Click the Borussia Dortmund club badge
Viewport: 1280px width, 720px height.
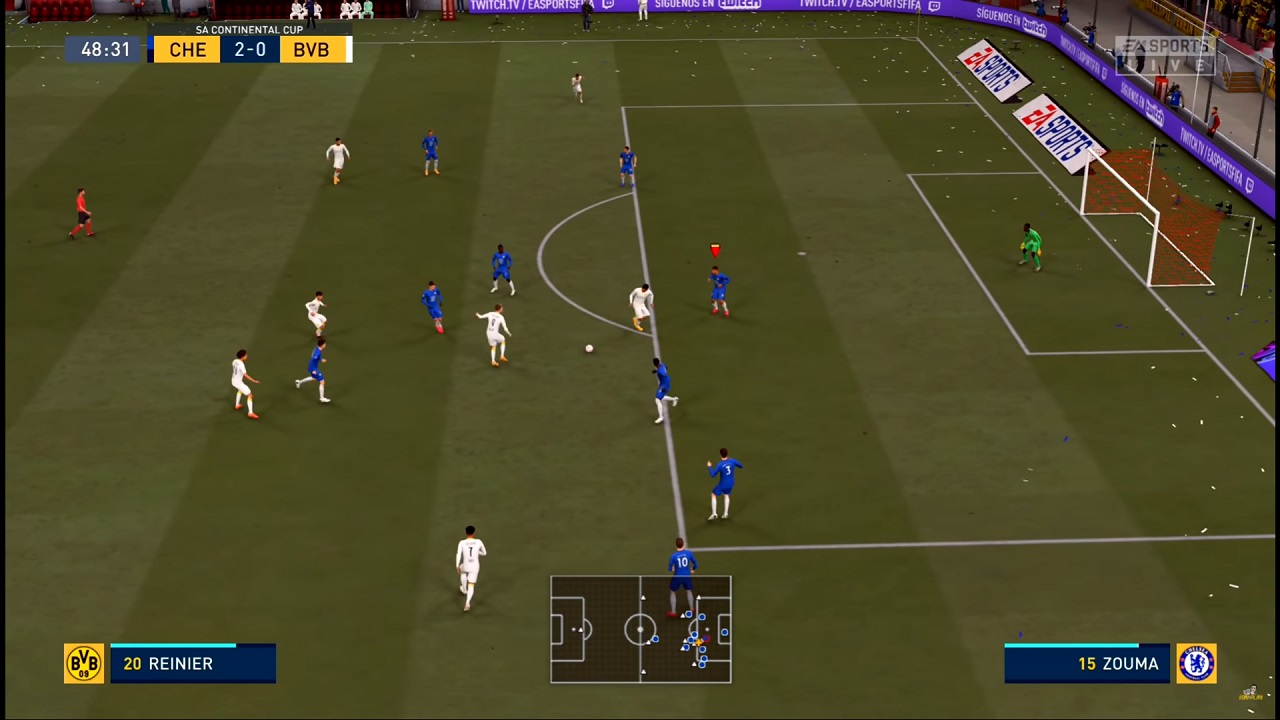click(x=84, y=664)
